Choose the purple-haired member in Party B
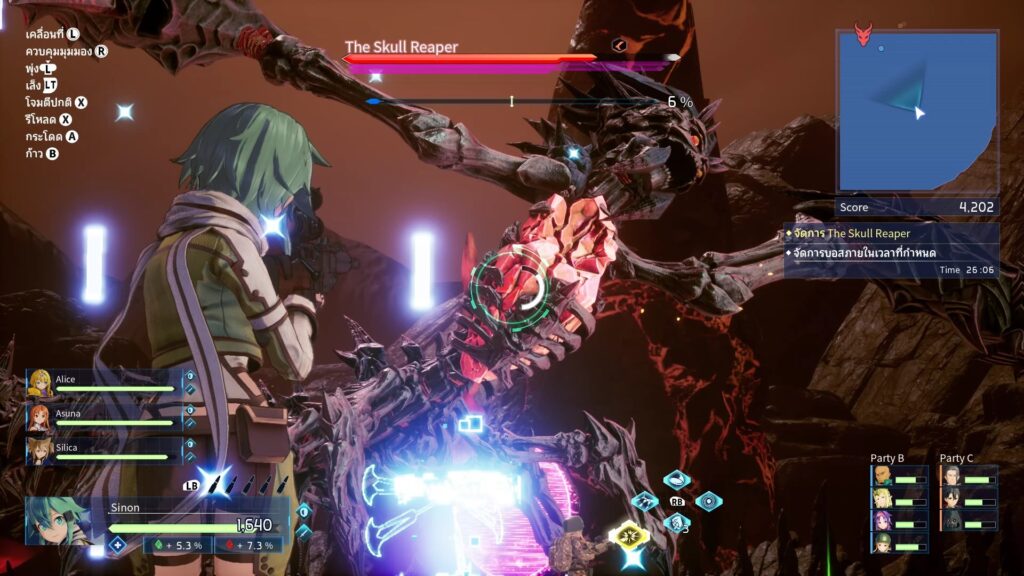Screen dimensions: 1024x576 pyautogui.click(x=883, y=520)
